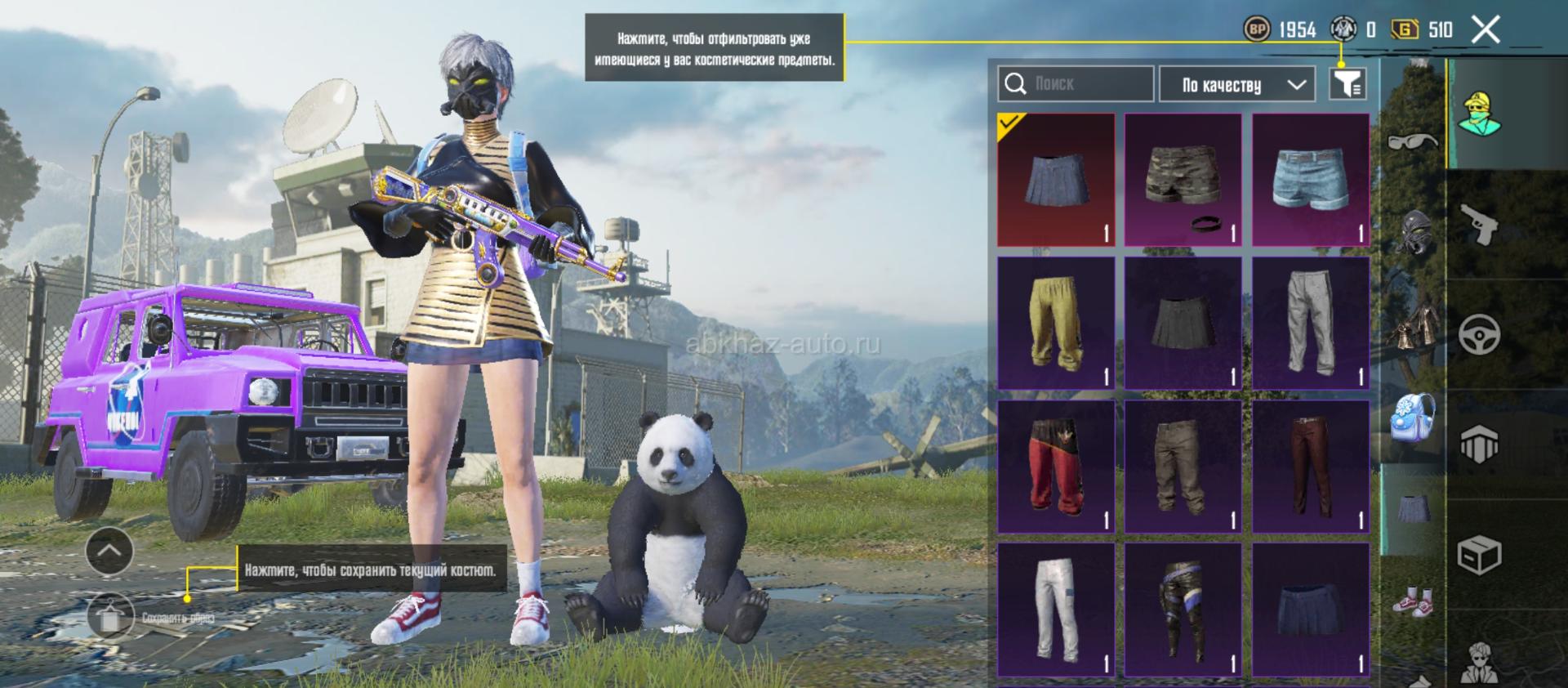Open the steering wheel vehicle tab
Viewport: 1568px width, 688px height.
[x=1479, y=334]
